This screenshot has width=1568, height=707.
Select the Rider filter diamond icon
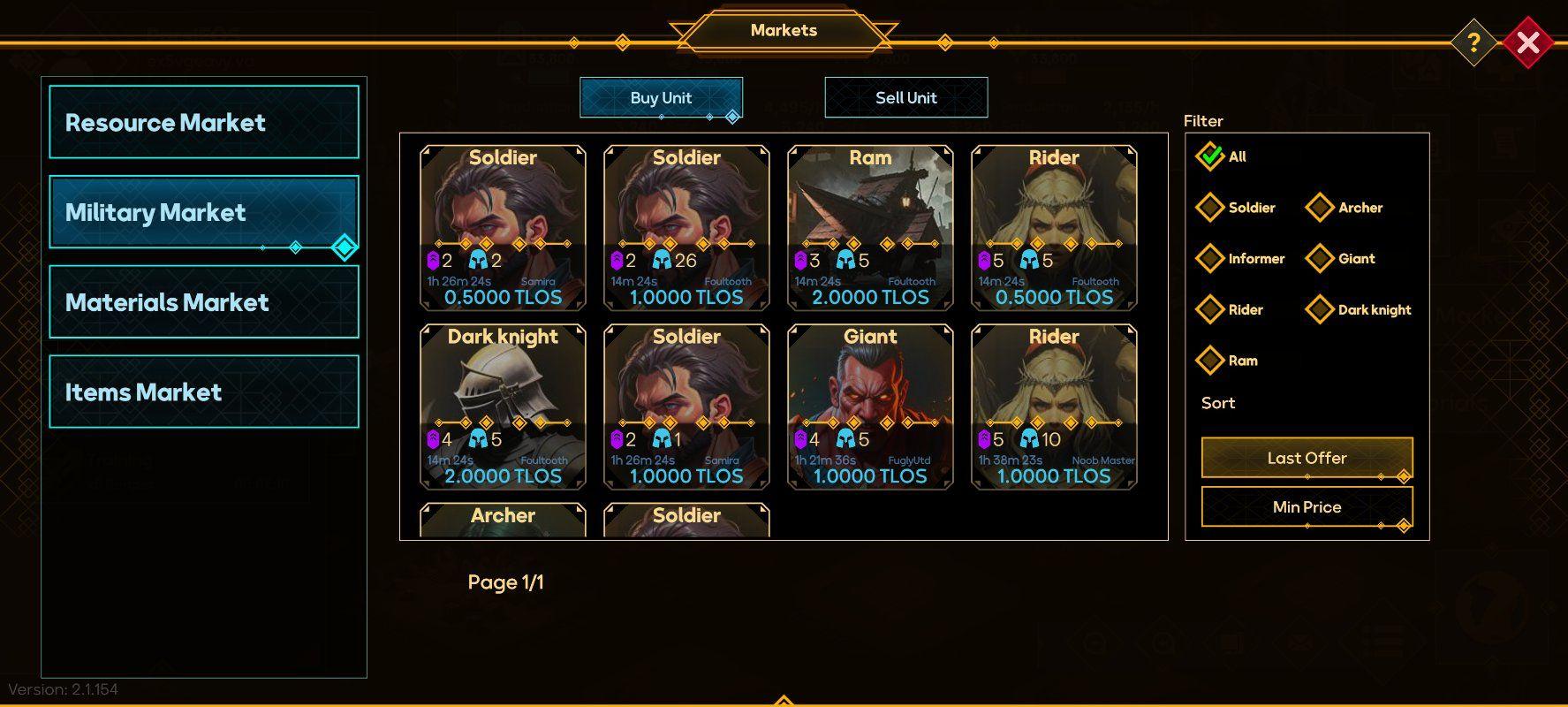point(1211,309)
